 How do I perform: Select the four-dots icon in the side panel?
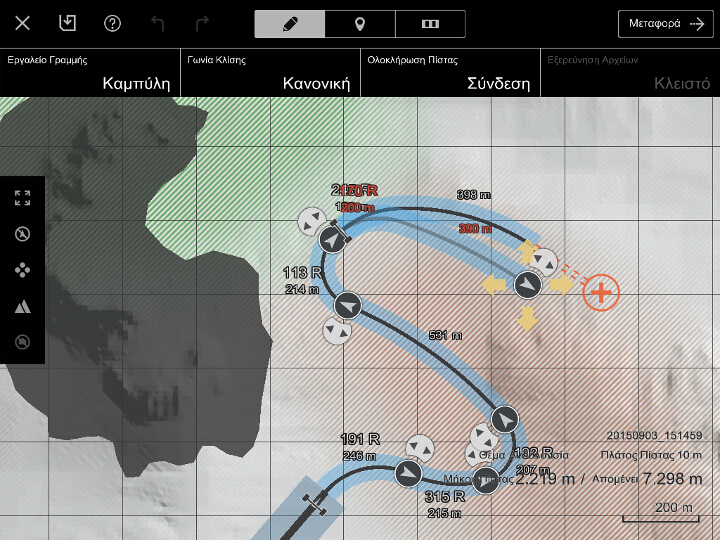point(22,270)
